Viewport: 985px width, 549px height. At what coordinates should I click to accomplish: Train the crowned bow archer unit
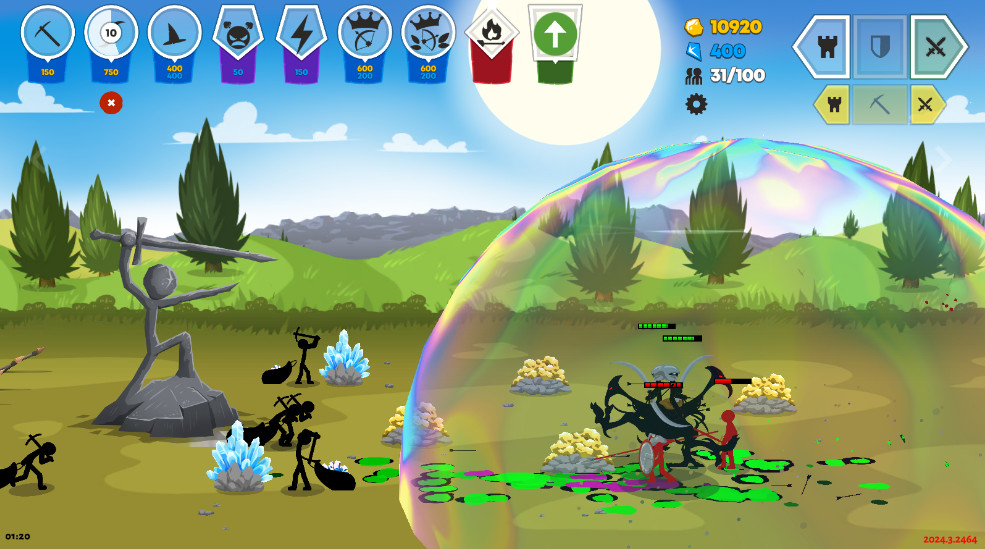pyautogui.click(x=365, y=33)
